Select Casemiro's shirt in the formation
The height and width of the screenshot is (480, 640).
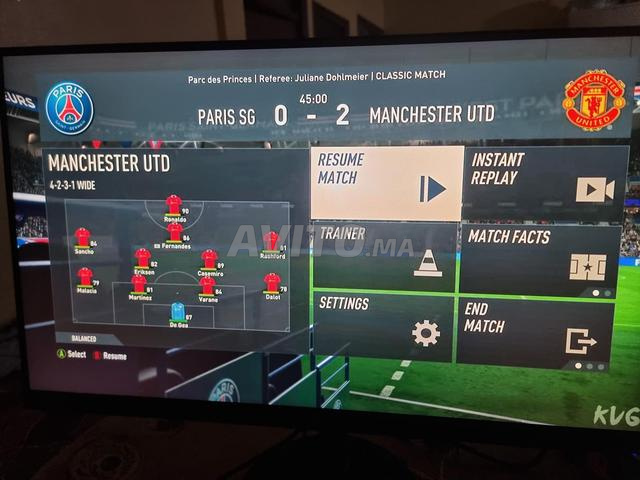[x=210, y=259]
